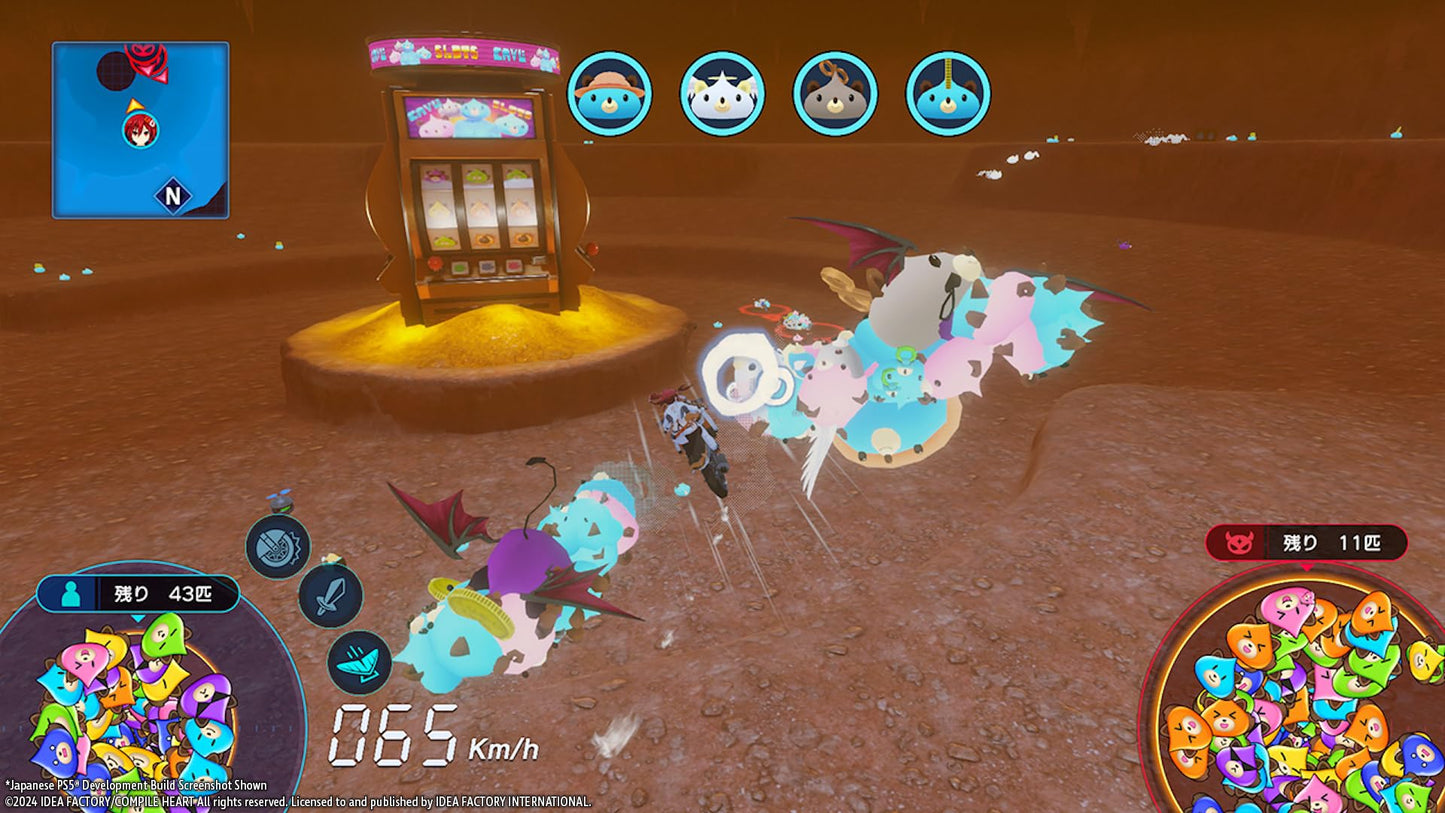
Task: Select the saw wheel attack skill icon
Action: point(280,546)
